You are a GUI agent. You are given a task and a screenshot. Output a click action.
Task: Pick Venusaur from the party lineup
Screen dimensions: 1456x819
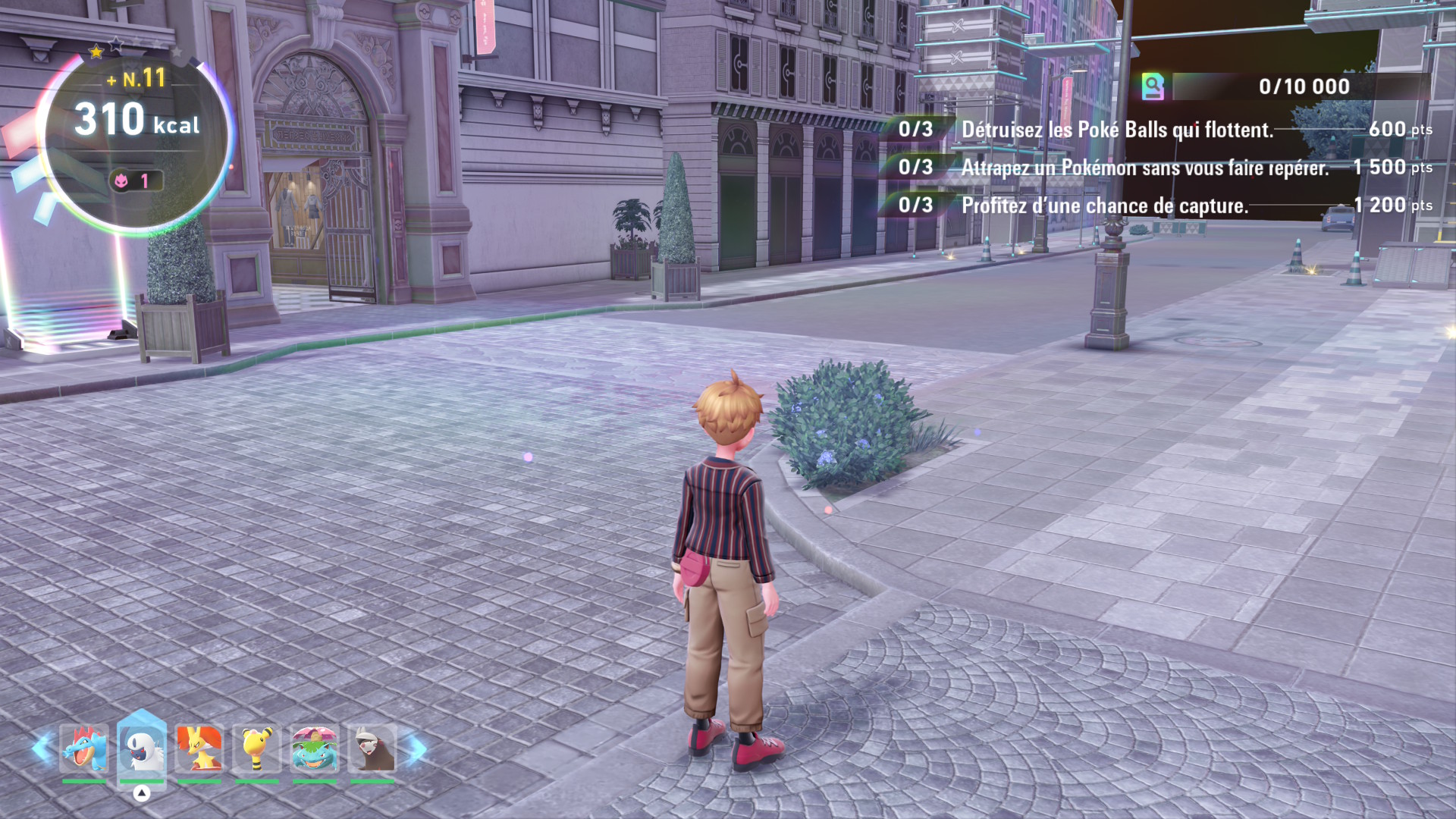tap(315, 748)
